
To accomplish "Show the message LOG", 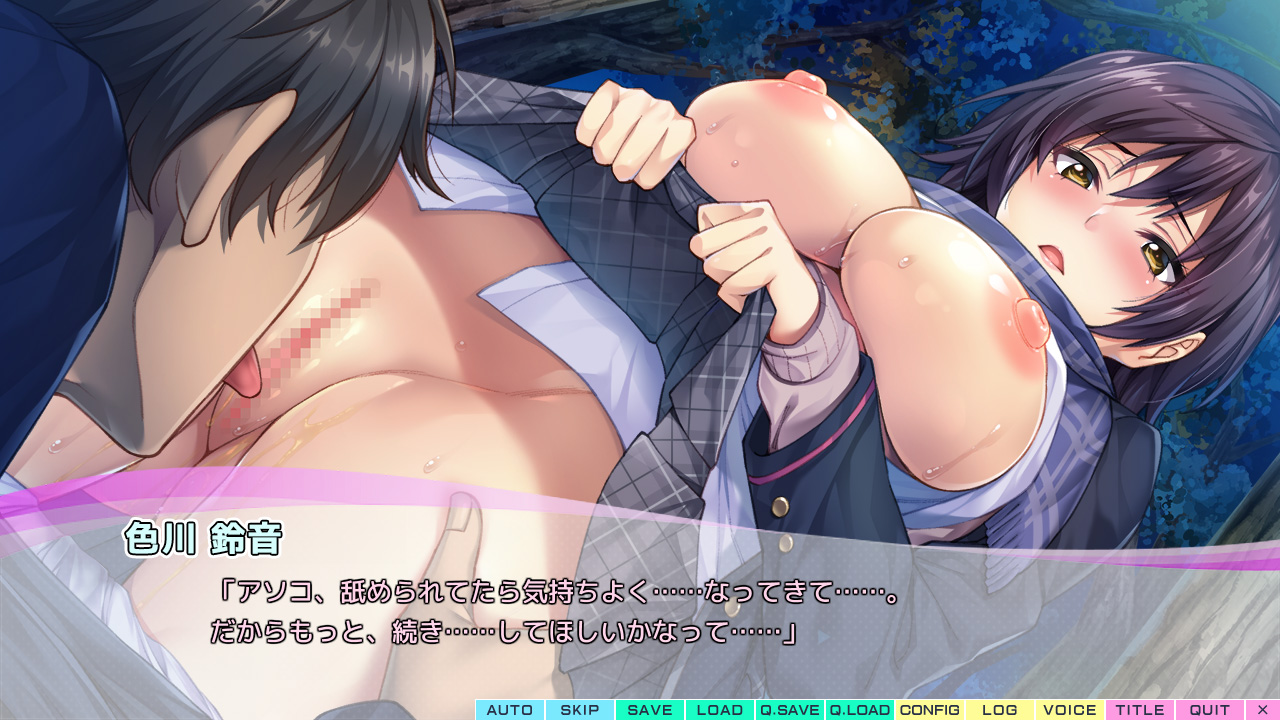I will coord(1000,710).
